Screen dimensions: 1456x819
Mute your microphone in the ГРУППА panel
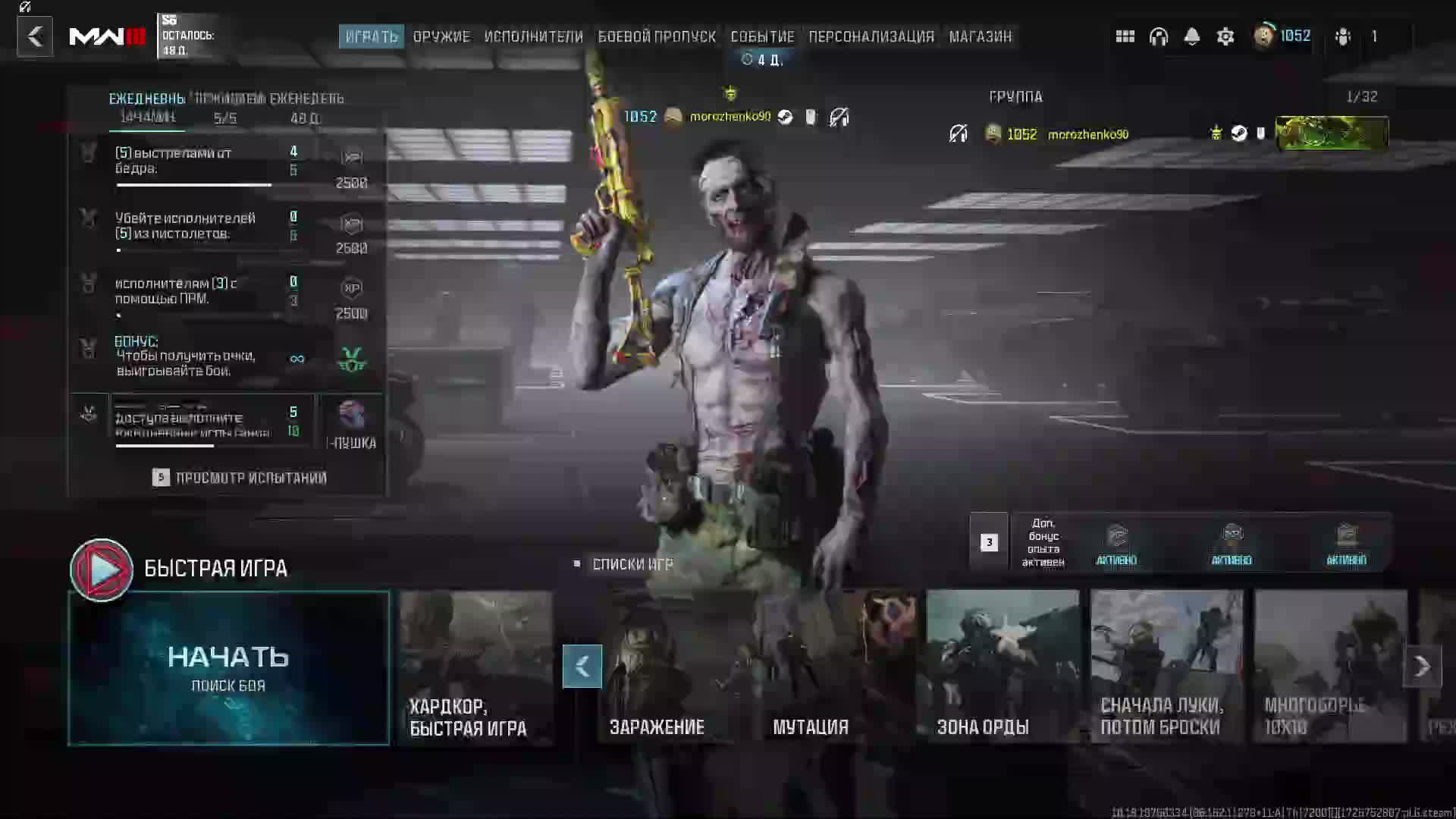click(958, 133)
